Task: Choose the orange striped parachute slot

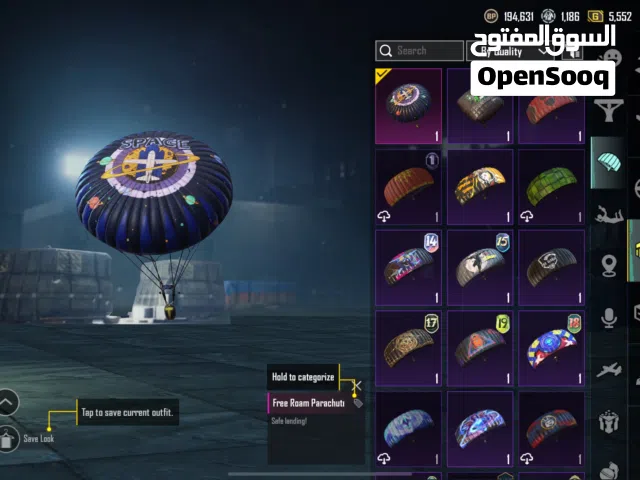Action: [408, 187]
